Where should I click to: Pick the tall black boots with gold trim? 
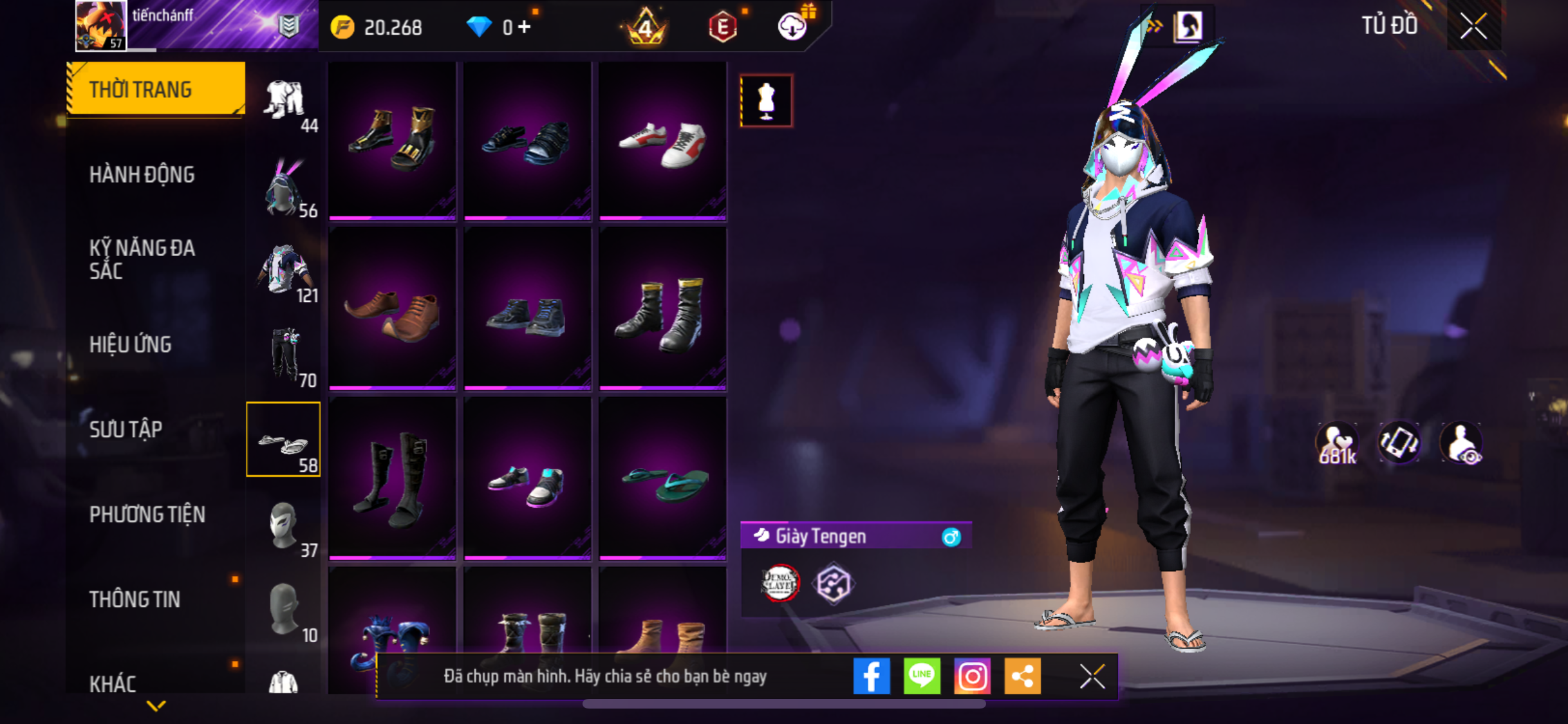(662, 311)
